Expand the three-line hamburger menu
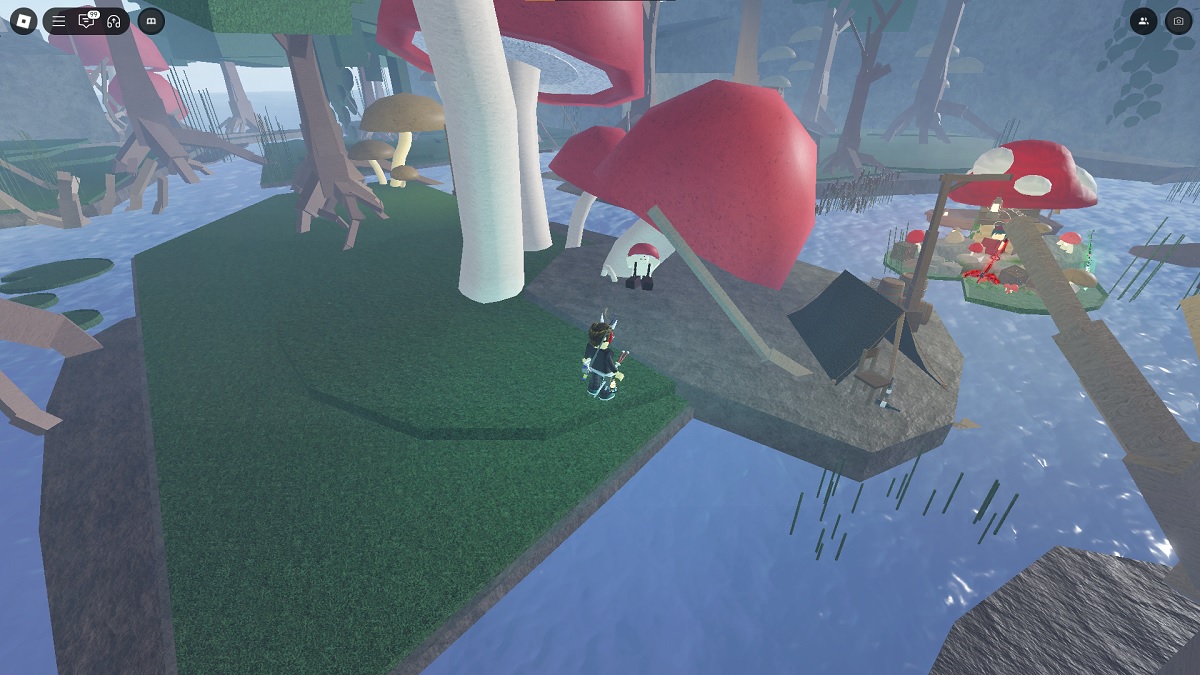 (x=59, y=21)
